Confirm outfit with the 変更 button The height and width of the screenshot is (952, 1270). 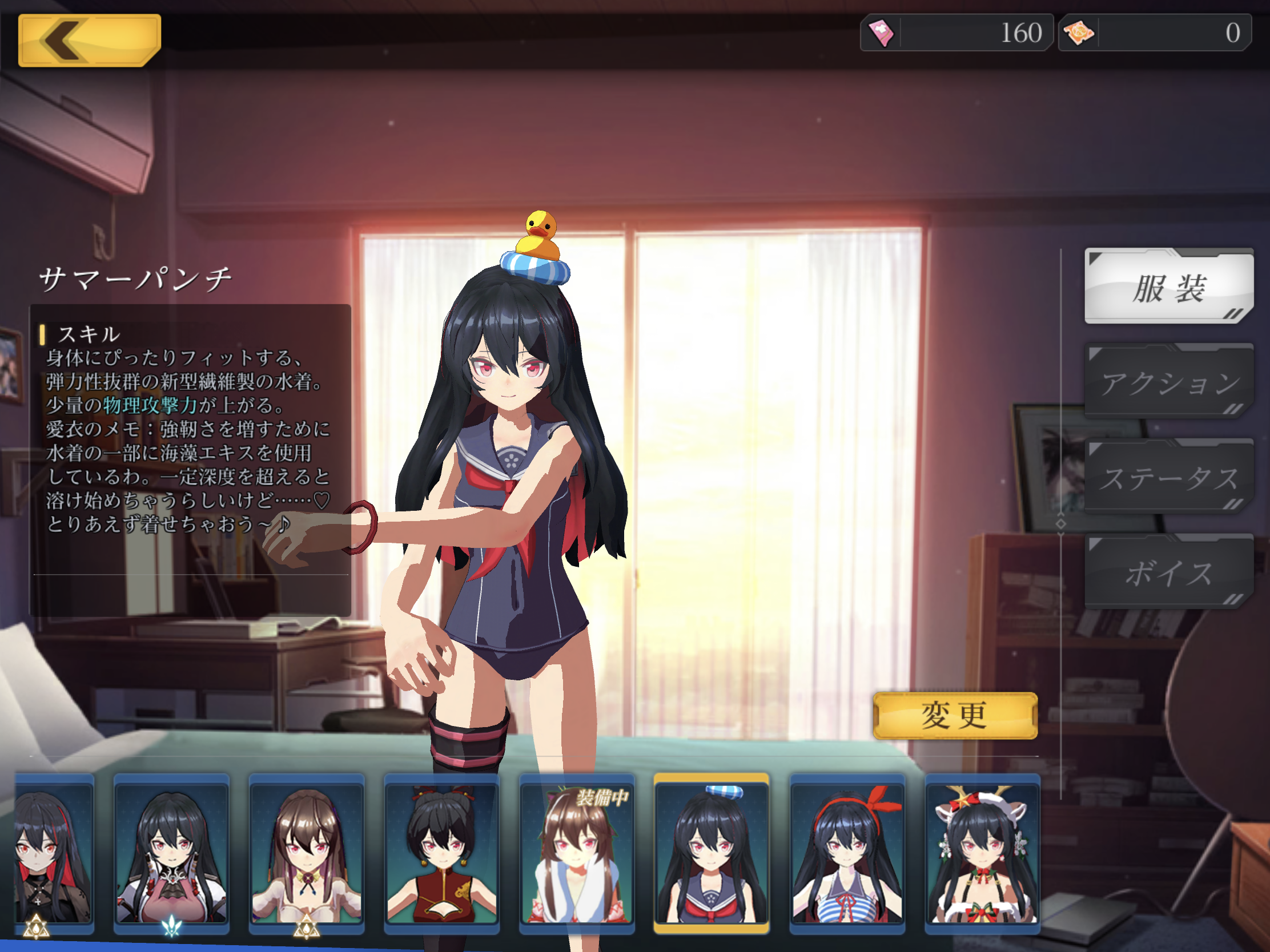click(x=955, y=716)
